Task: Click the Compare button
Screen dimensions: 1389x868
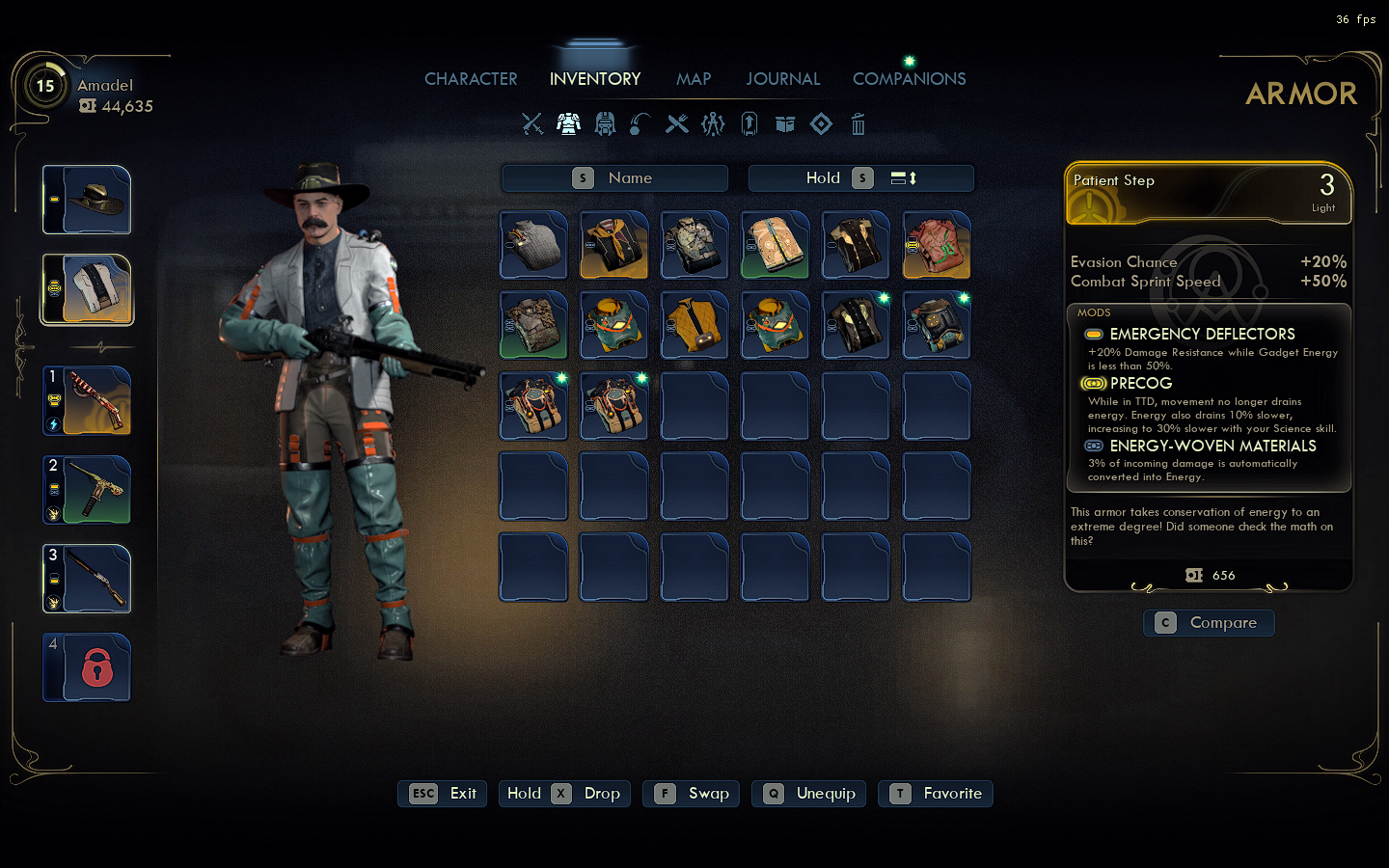Action: [x=1209, y=623]
